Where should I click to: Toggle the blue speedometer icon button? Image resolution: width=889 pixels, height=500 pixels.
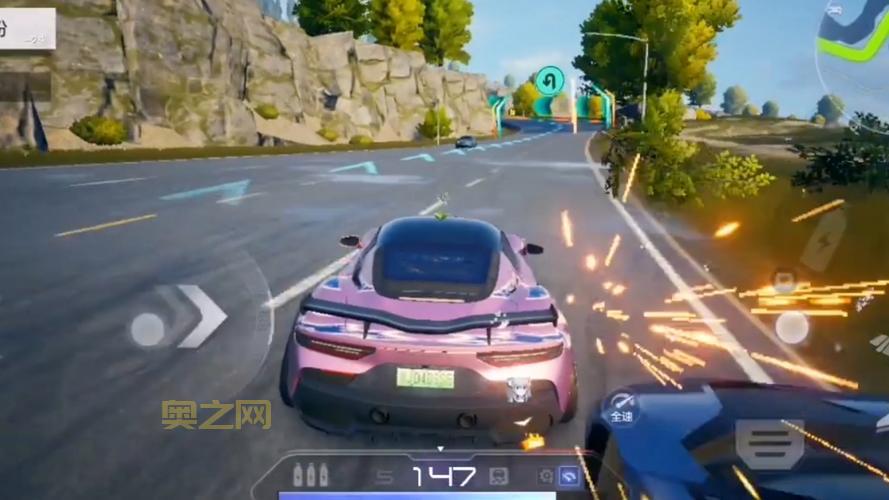click(x=569, y=477)
